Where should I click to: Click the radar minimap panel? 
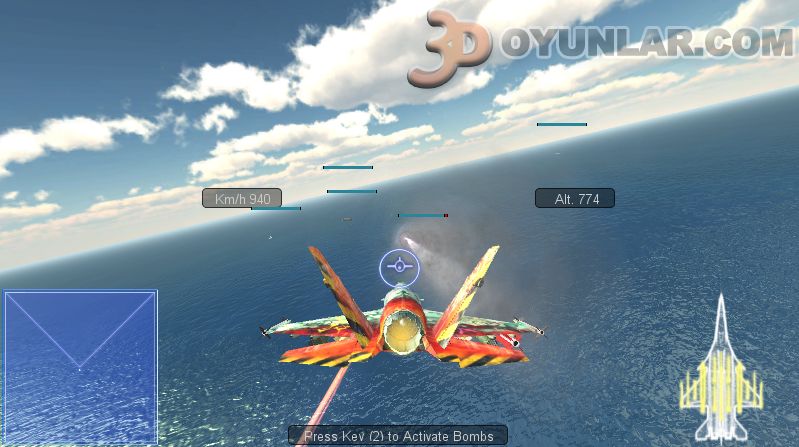[80, 367]
